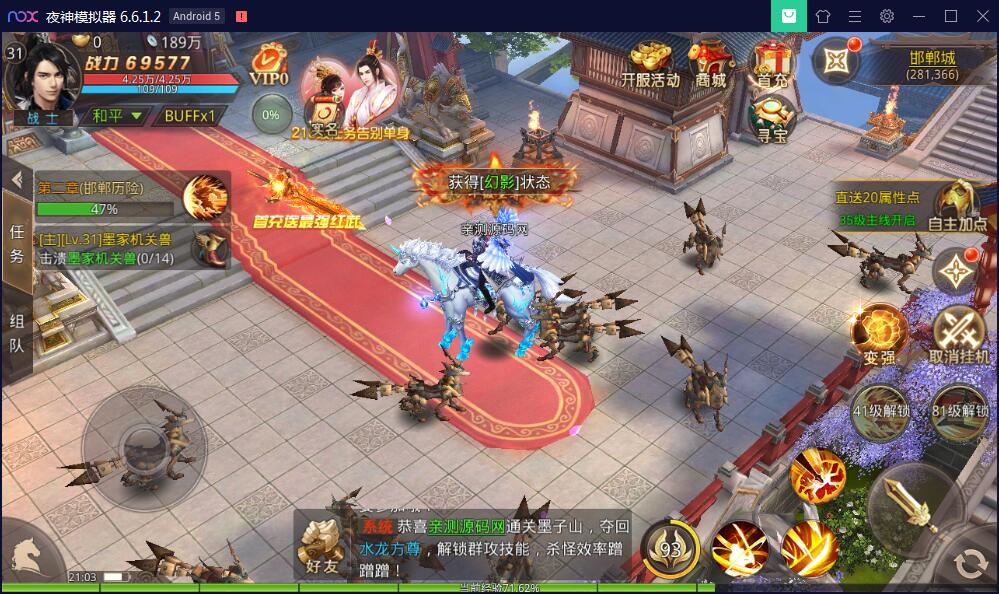Switch to the 组队 team tab

point(17,335)
